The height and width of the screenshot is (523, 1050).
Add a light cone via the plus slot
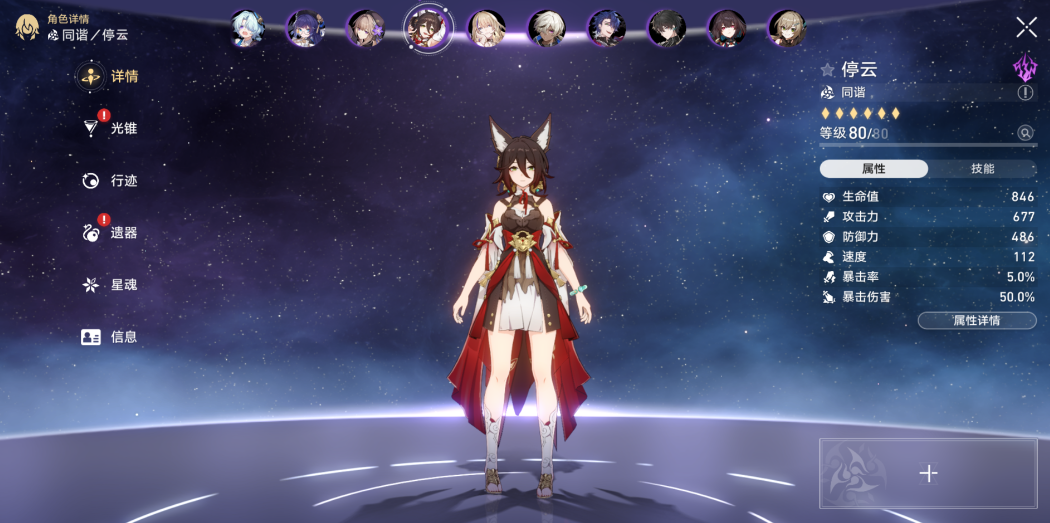(928, 474)
